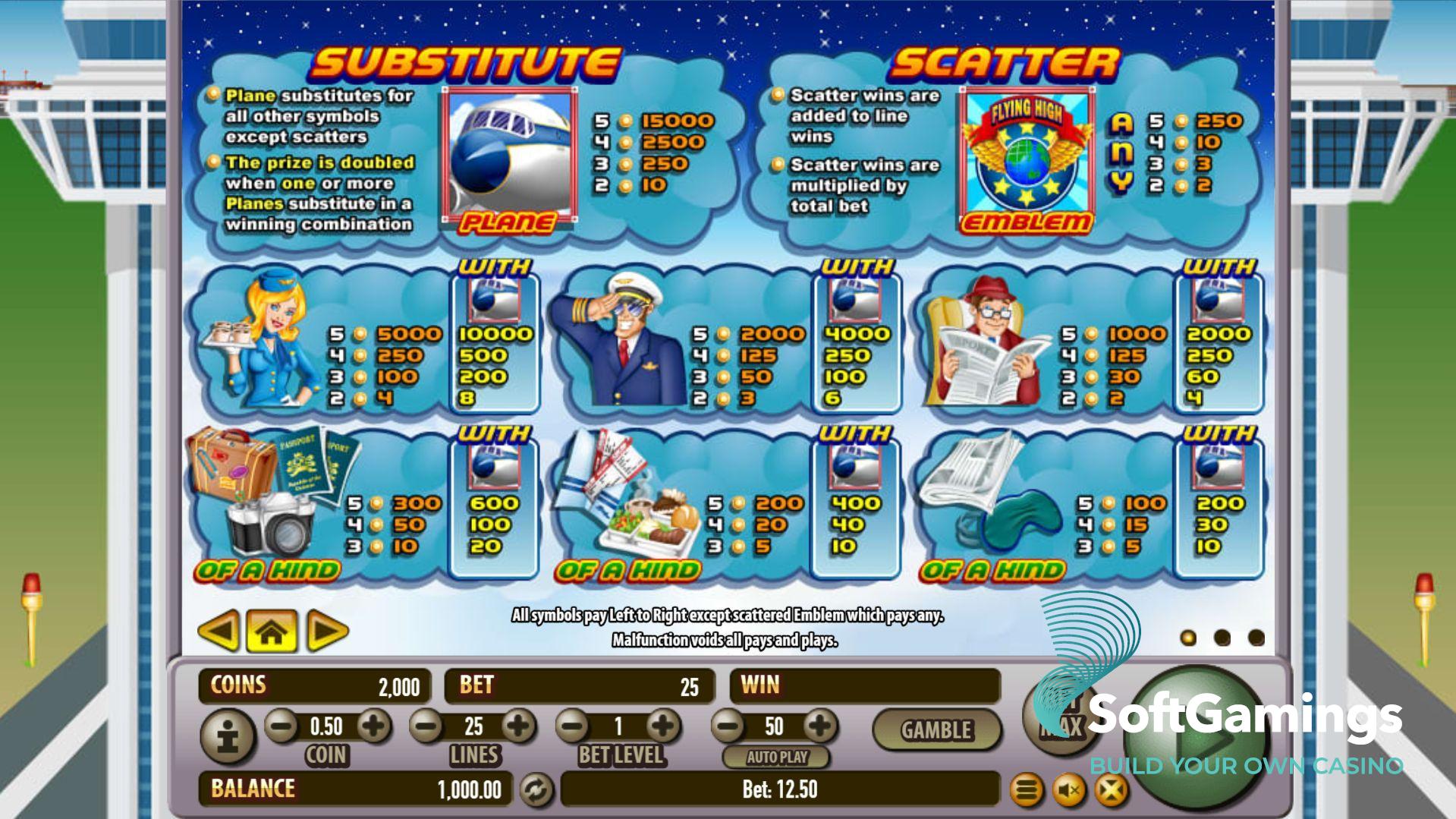1456x819 pixels.
Task: Raise the bet level
Action: (x=663, y=726)
